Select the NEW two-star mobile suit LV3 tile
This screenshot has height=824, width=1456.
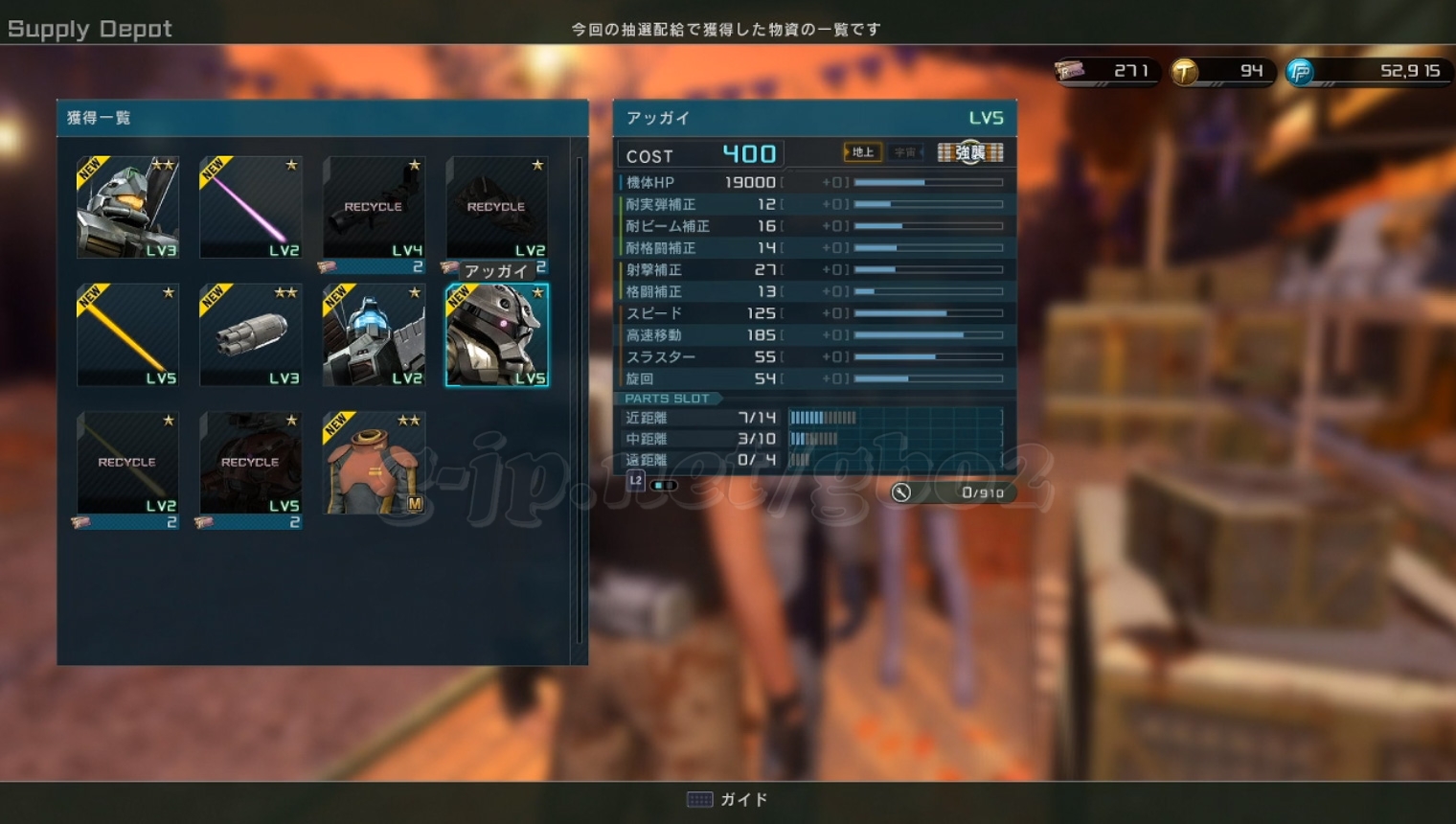[x=127, y=208]
